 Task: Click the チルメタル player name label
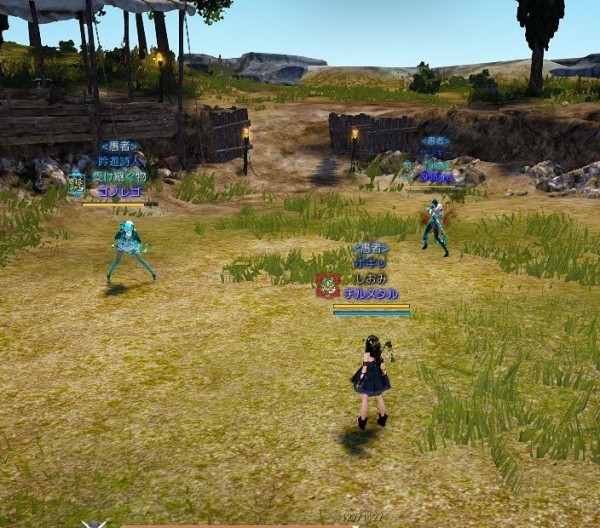370,294
